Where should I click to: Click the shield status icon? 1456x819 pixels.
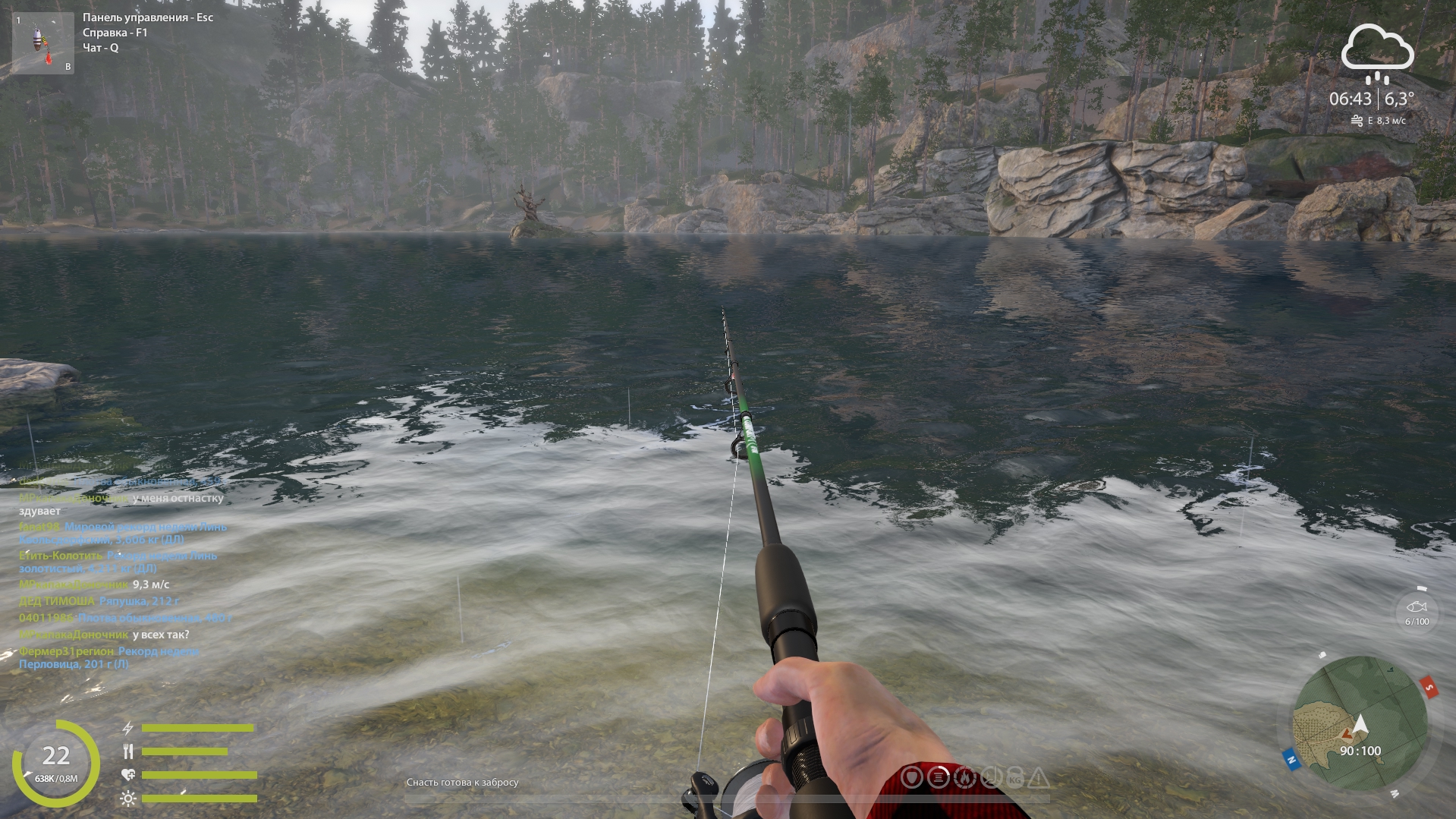(912, 777)
